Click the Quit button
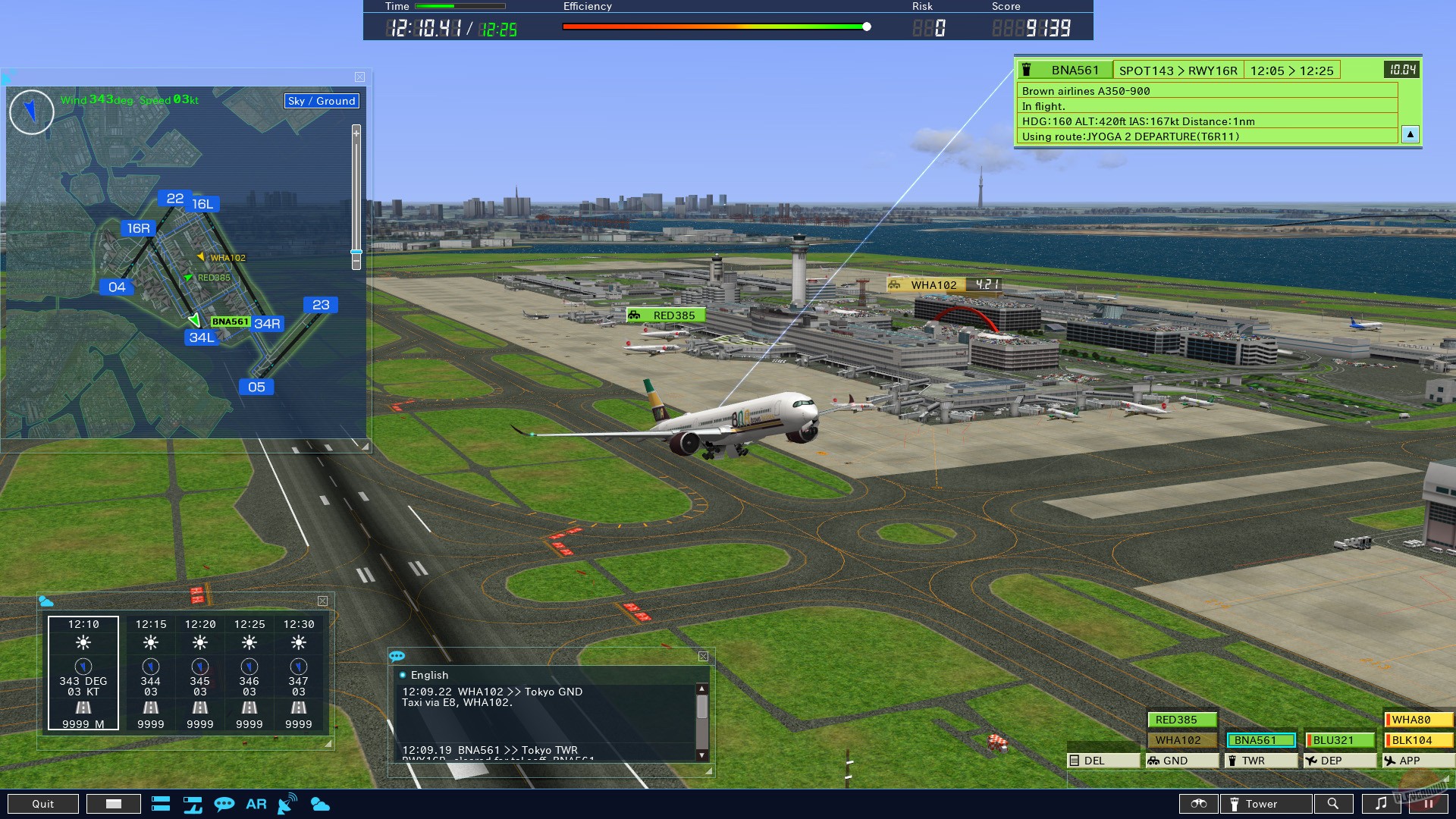Image resolution: width=1456 pixels, height=819 pixels. [43, 804]
